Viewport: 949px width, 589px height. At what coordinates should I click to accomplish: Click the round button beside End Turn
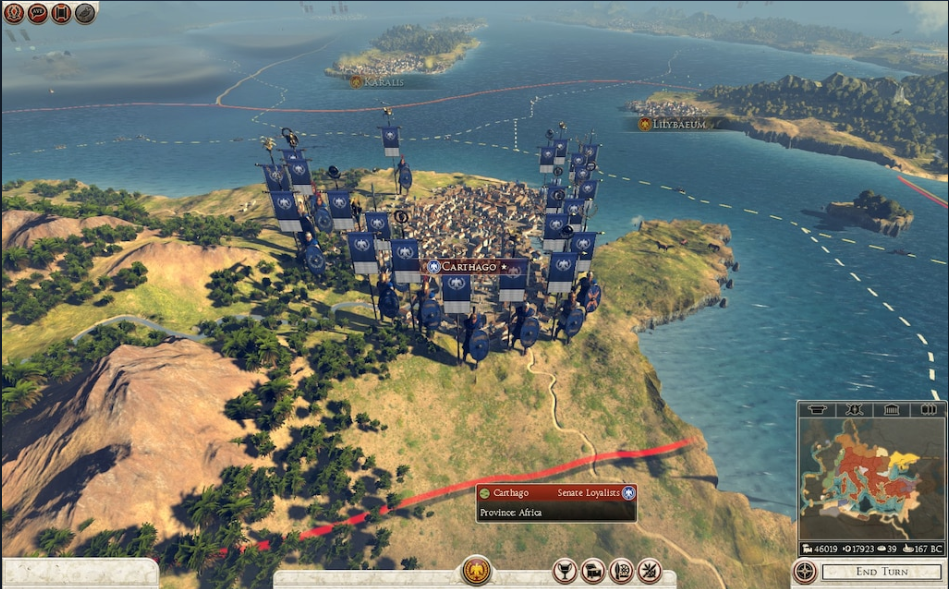click(x=804, y=572)
